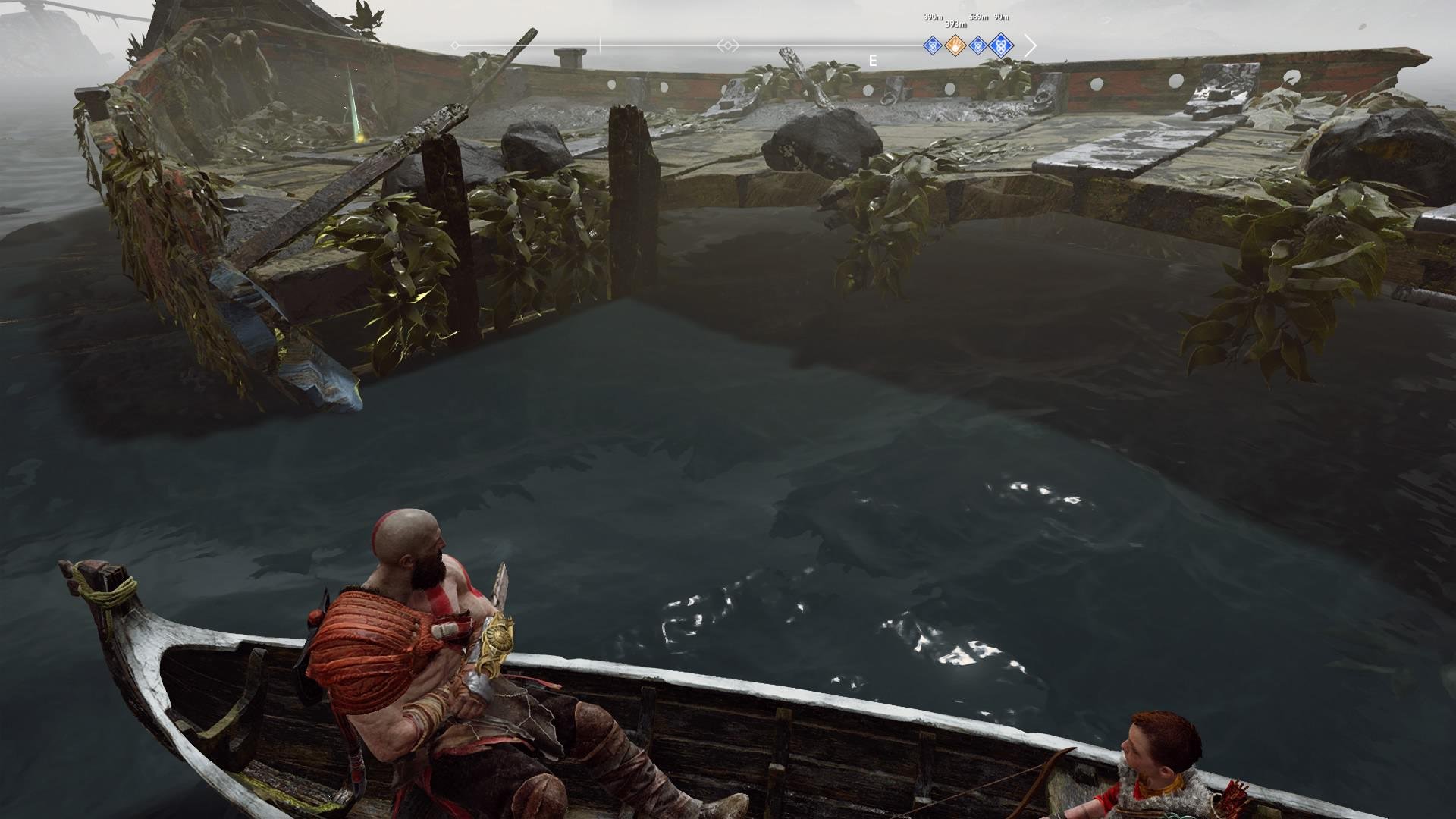Click the east 'E' compass heading

click(873, 61)
